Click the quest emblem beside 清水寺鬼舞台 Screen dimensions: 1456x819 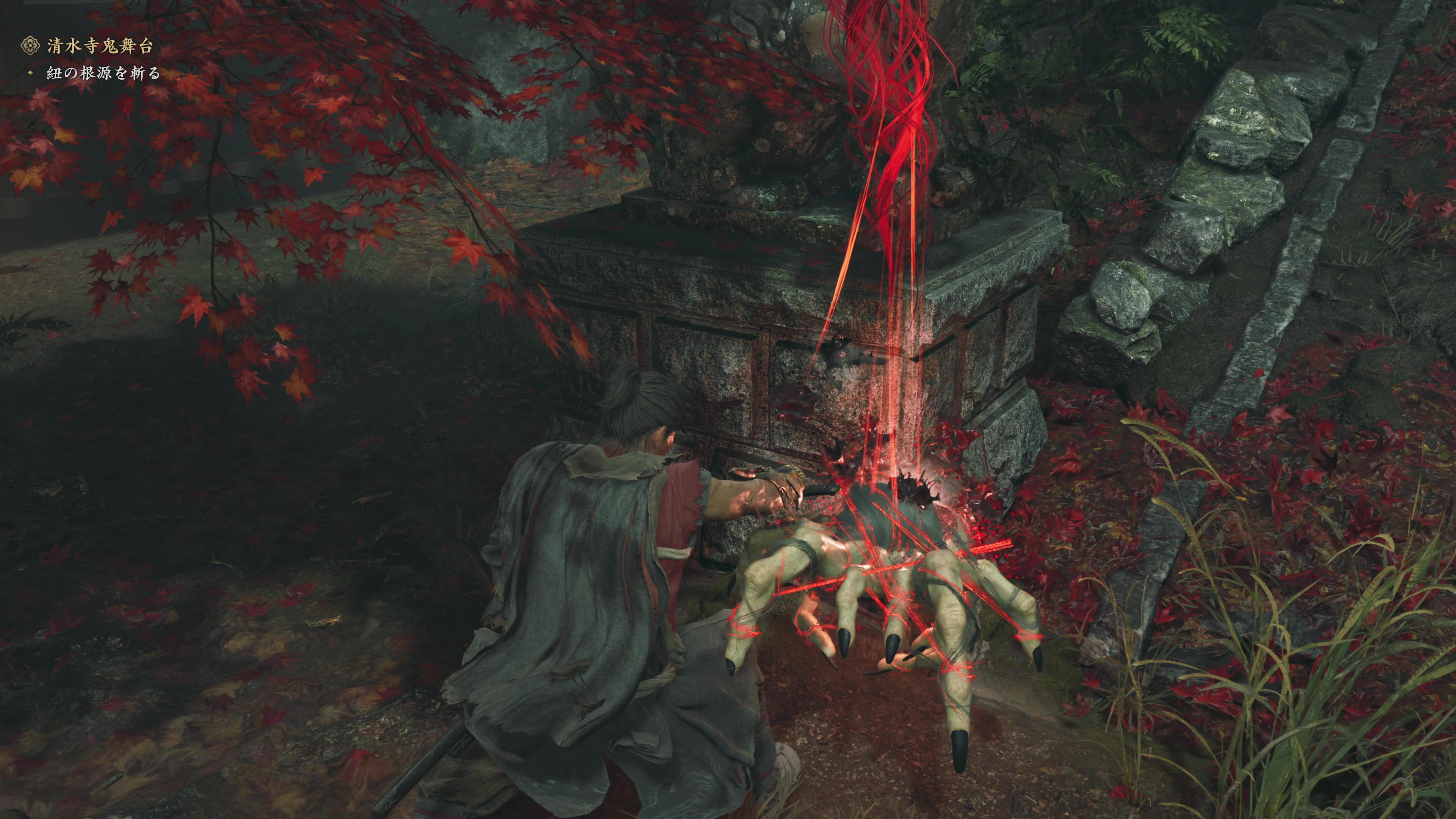(30, 46)
